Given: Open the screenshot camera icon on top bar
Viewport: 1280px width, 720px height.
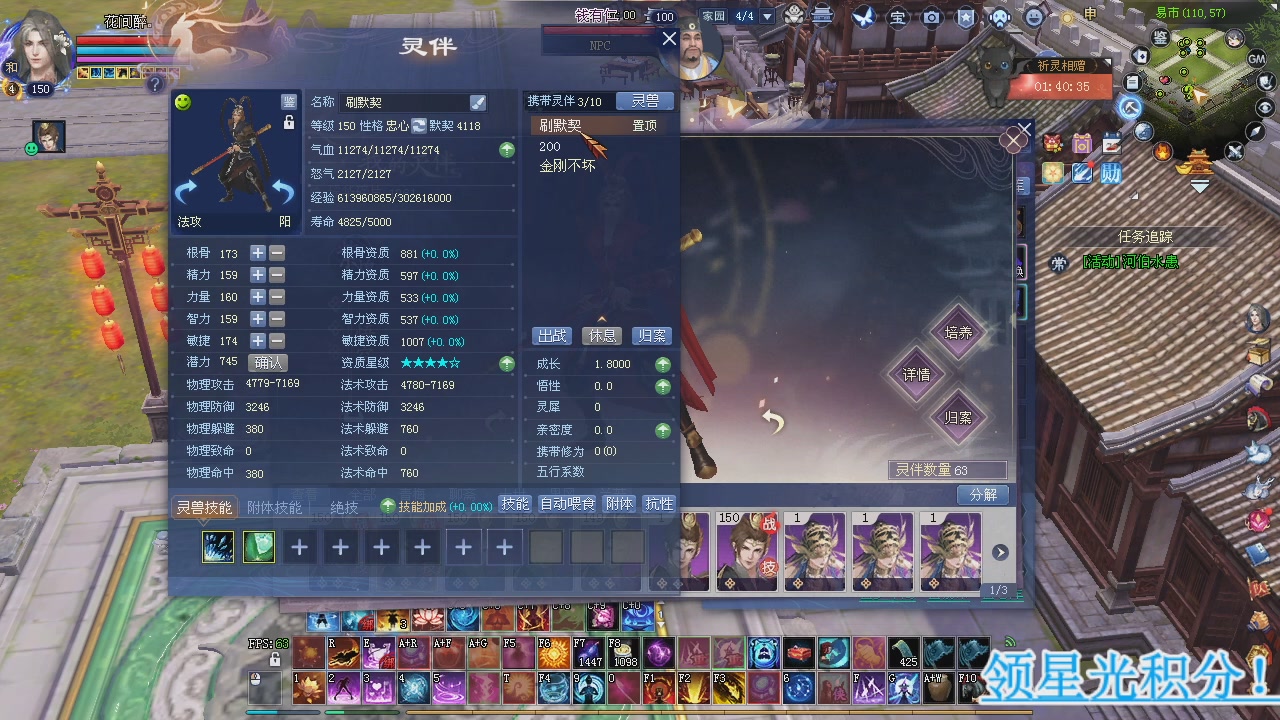Looking at the screenshot, I should [931, 17].
